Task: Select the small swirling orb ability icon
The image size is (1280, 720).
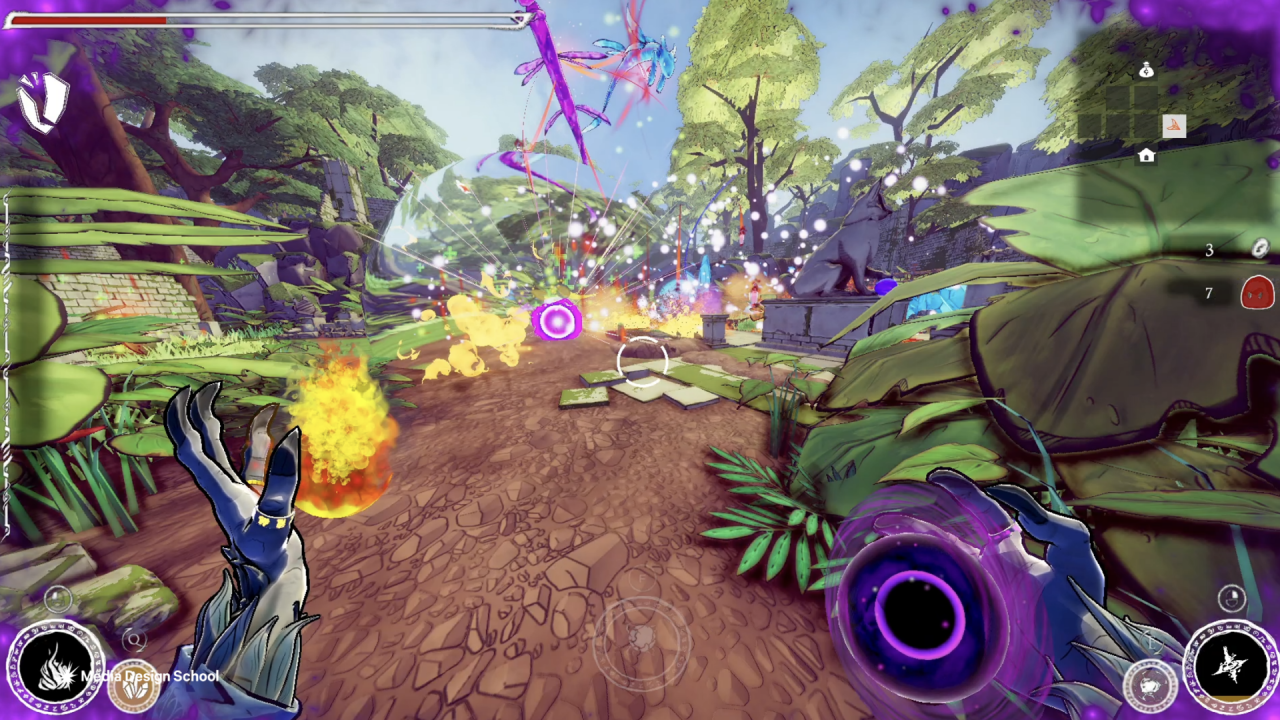Action: tap(1150, 687)
